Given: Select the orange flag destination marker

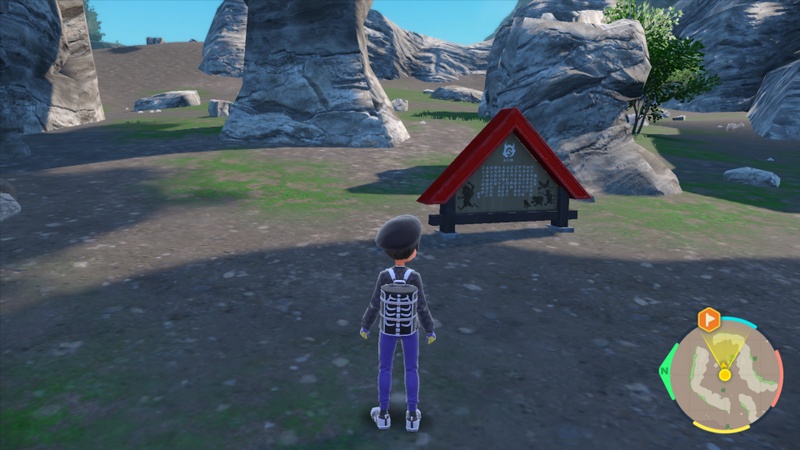Looking at the screenshot, I should 709,320.
